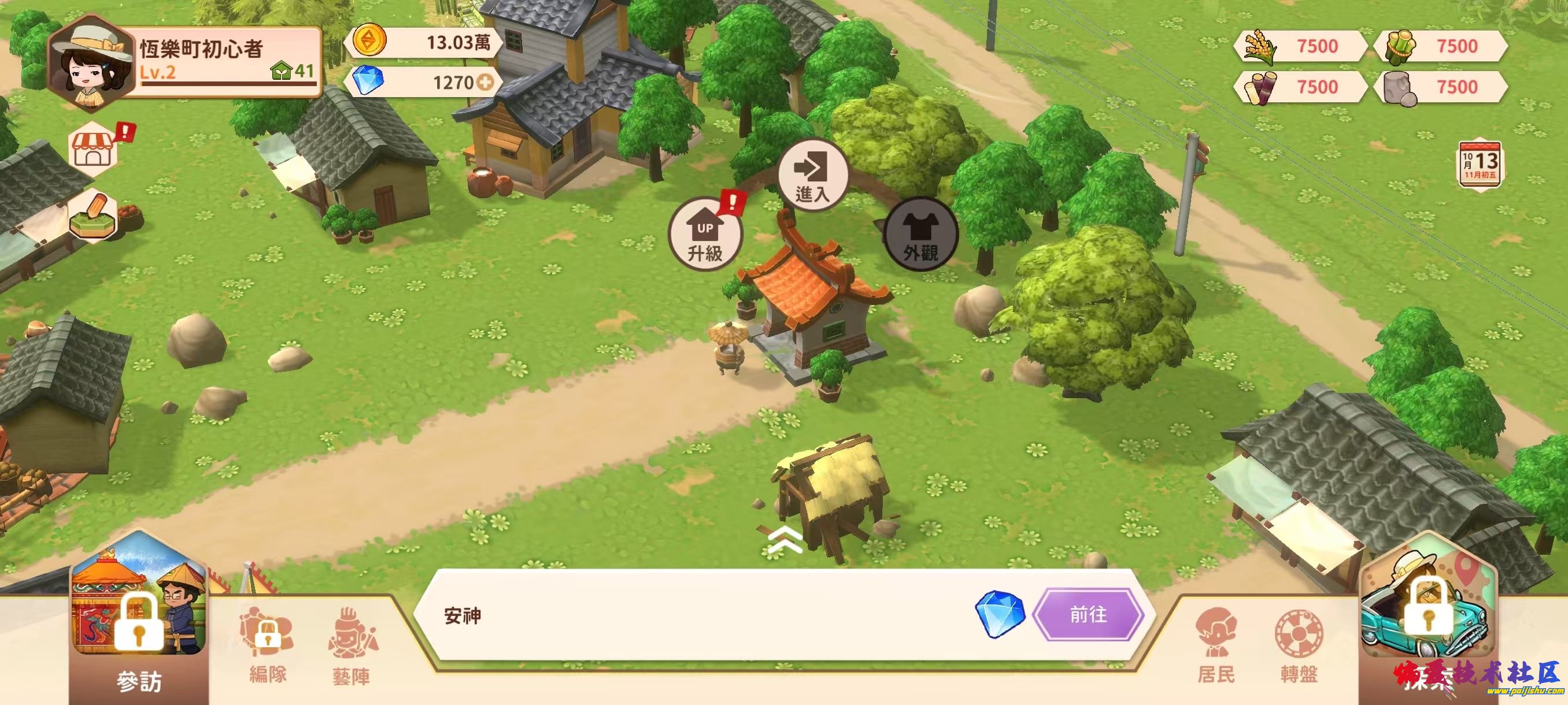Add more blue diamonds with plus button
The height and width of the screenshot is (705, 1568).
[x=485, y=82]
